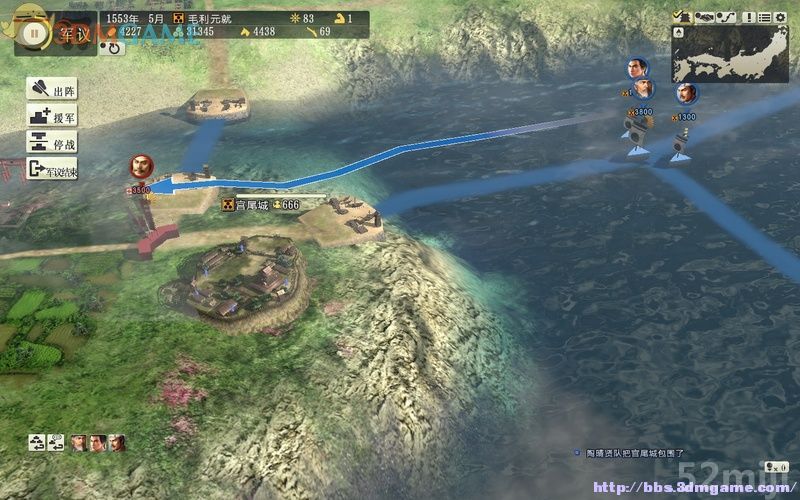Click the circular arrow reset button

[x=114, y=47]
